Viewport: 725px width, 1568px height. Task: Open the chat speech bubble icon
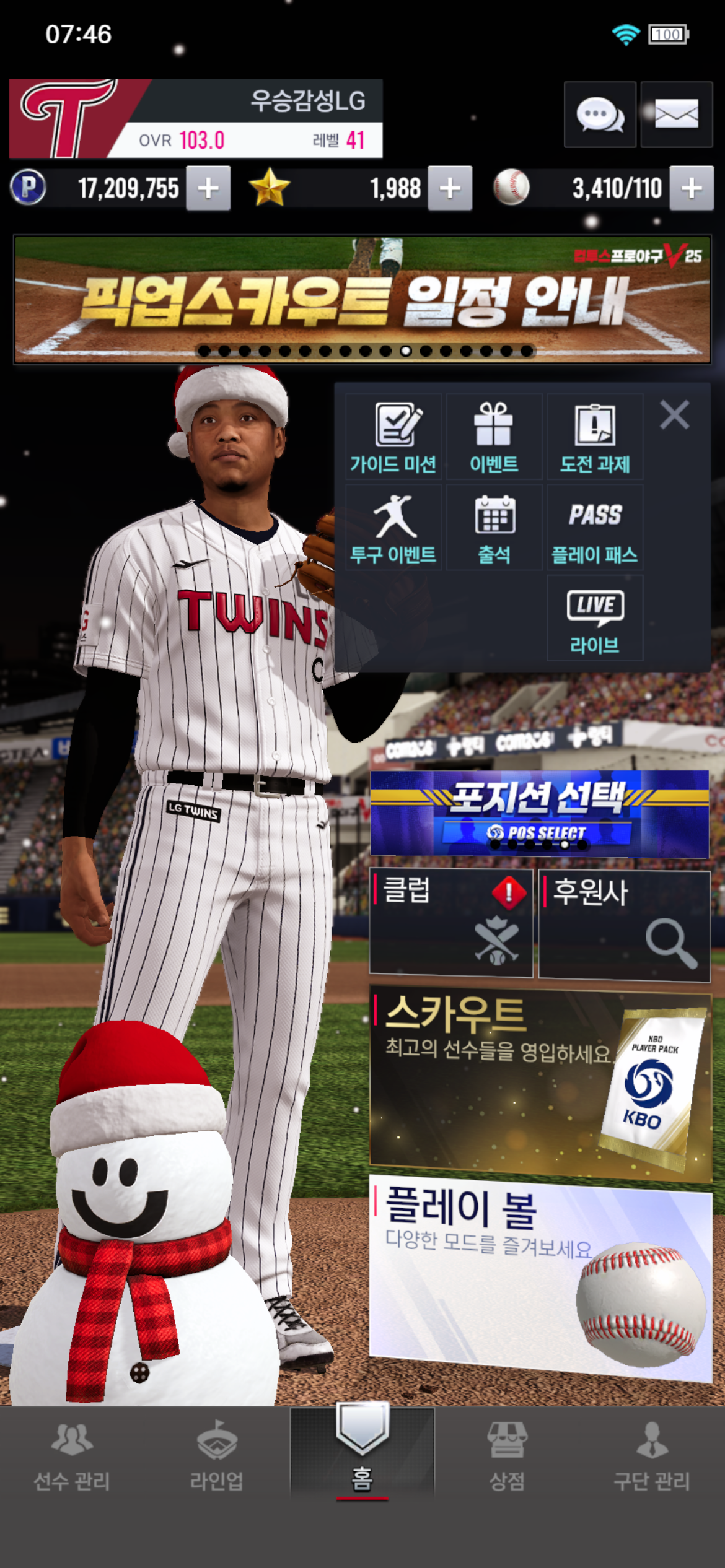[x=599, y=115]
